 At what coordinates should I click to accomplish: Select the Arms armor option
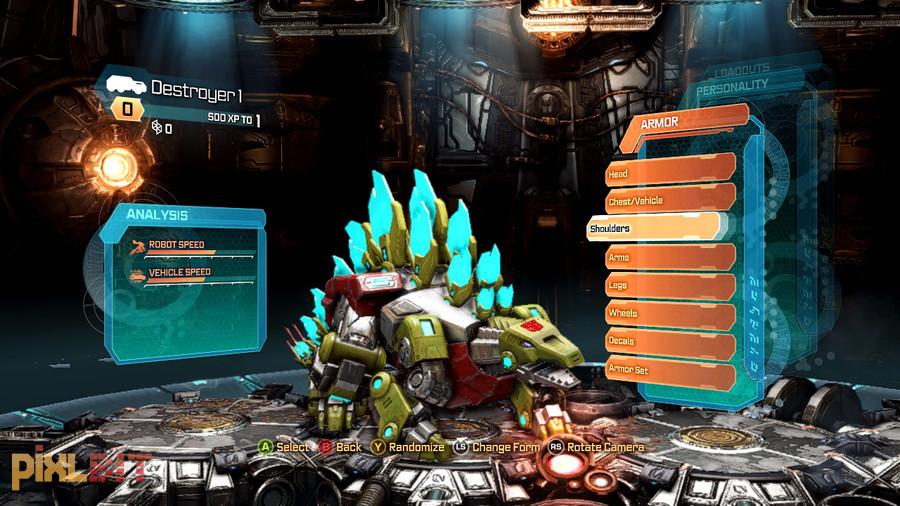click(670, 257)
